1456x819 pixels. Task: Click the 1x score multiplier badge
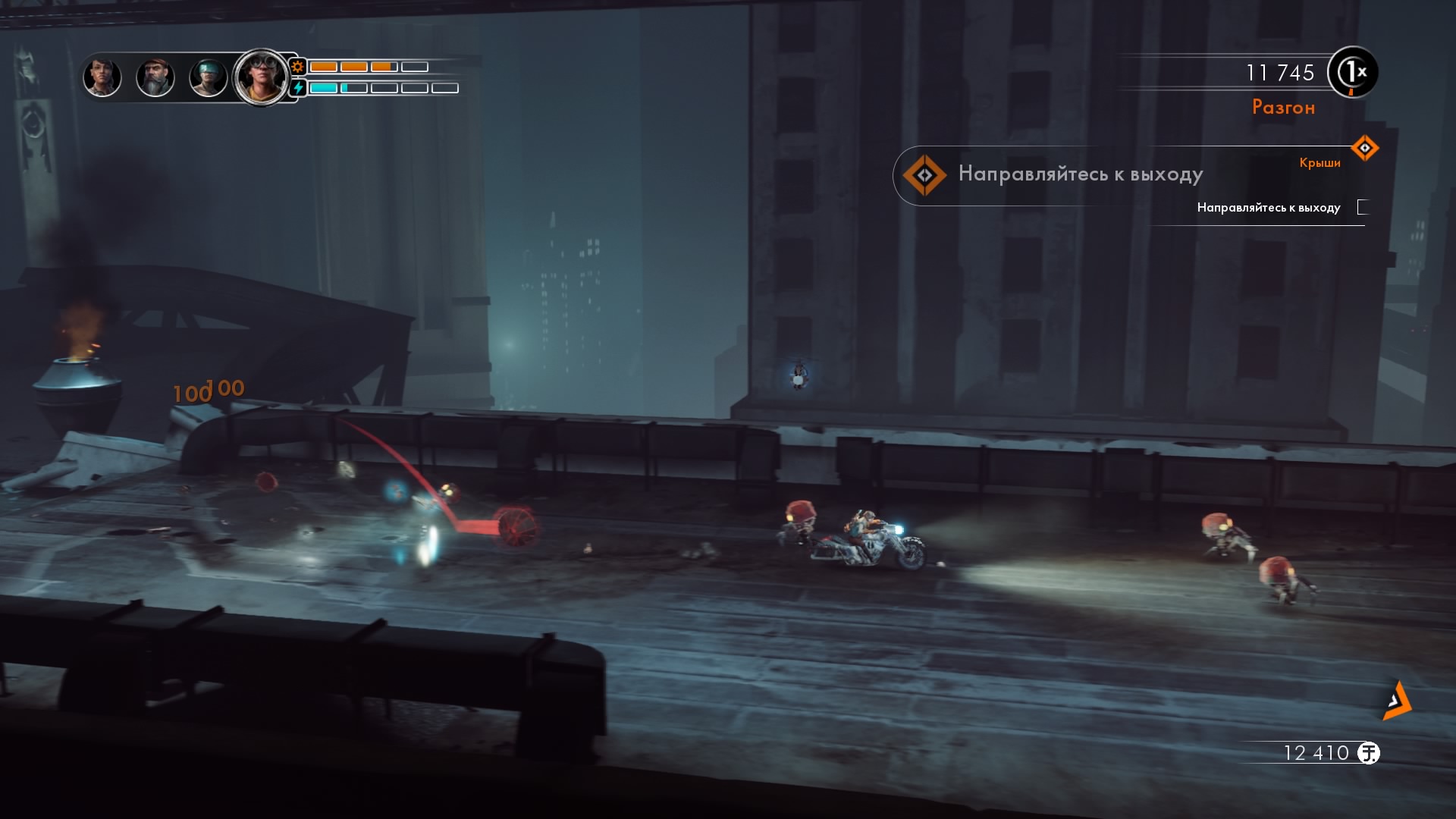click(1353, 73)
